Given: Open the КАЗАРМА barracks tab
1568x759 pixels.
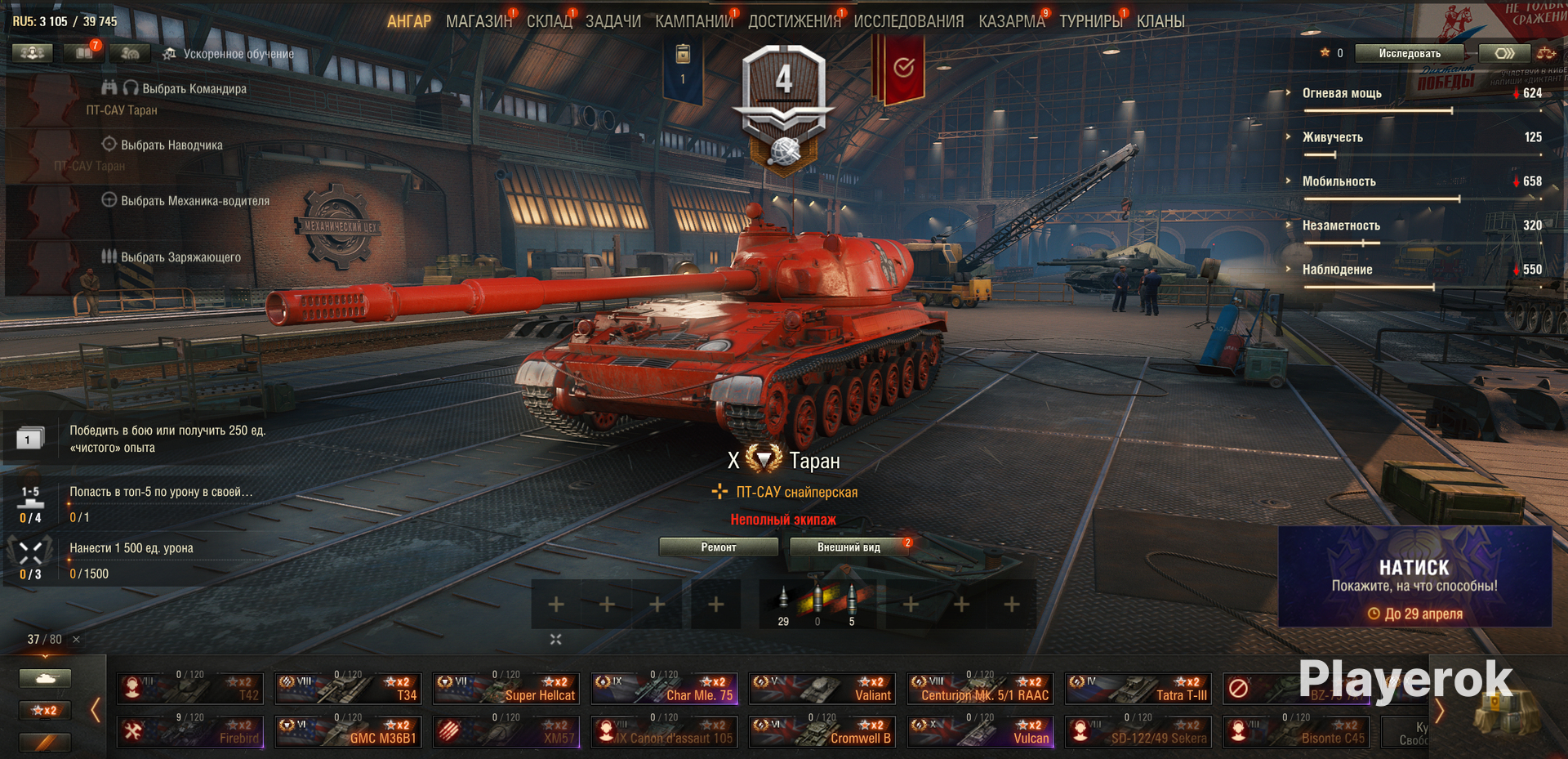Looking at the screenshot, I should pyautogui.click(x=1011, y=21).
